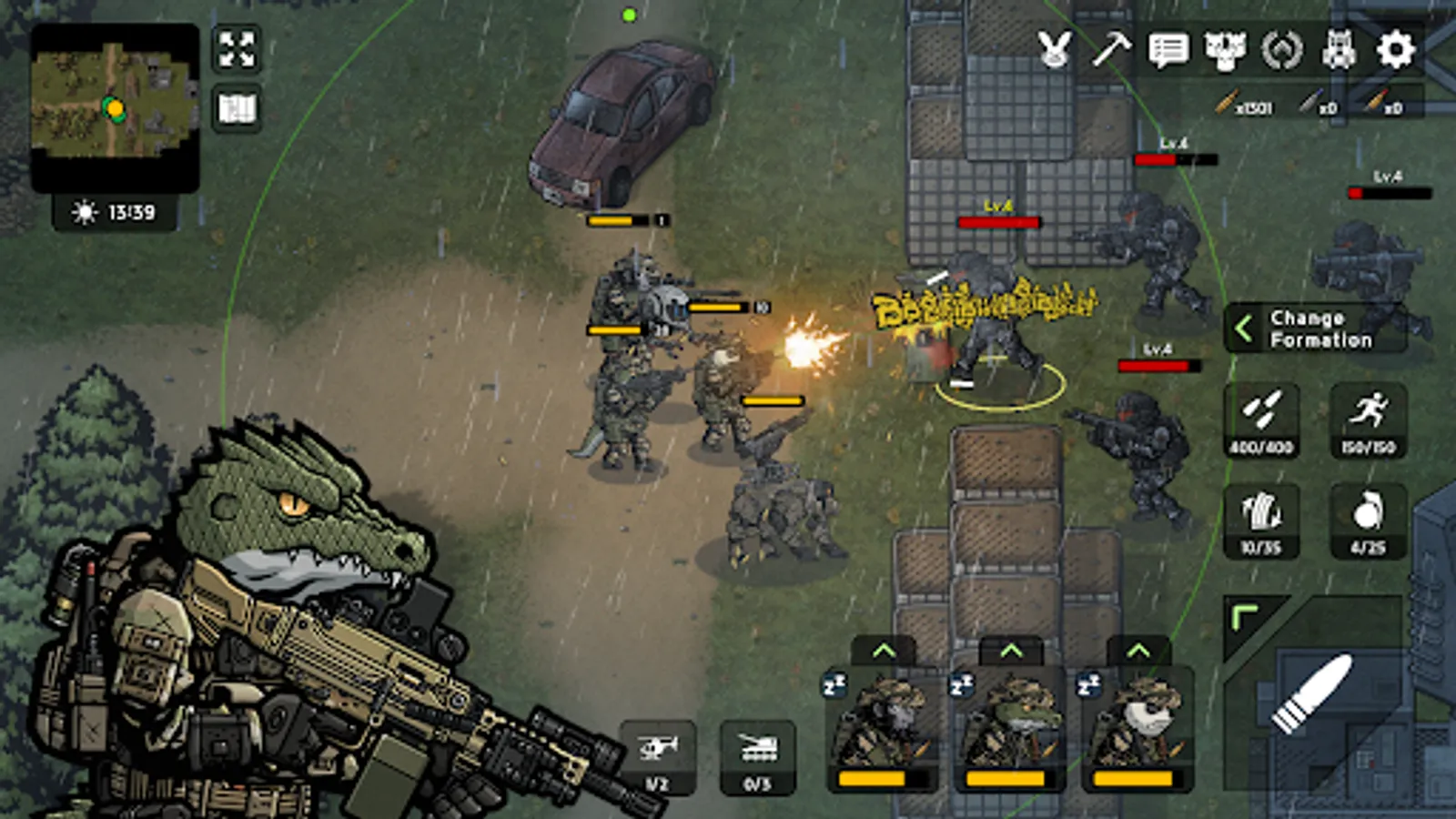
Task: Expand the arrow above the panda portrait
Action: (x=1137, y=651)
